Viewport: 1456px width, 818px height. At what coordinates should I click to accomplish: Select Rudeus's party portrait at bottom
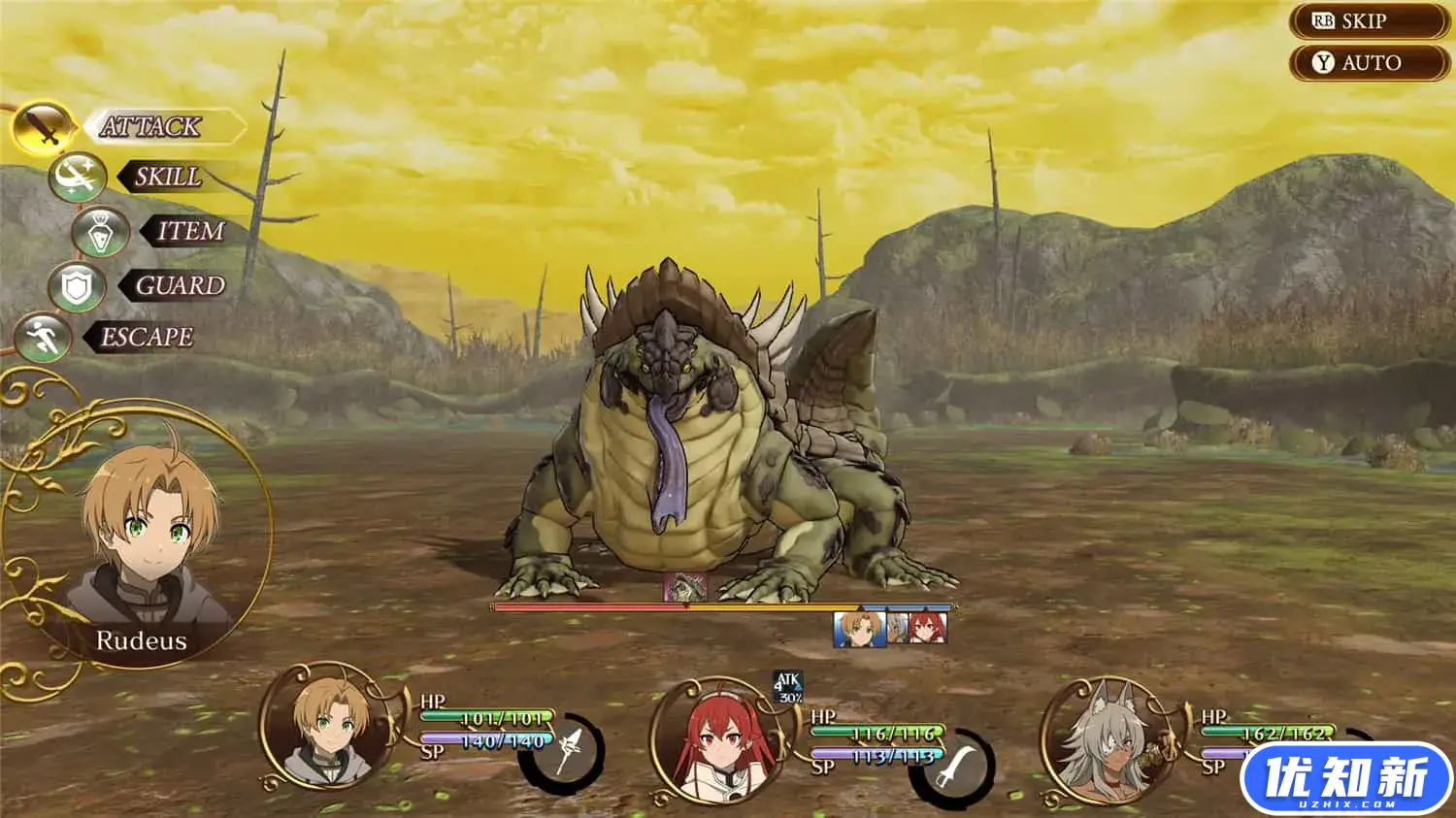click(331, 730)
